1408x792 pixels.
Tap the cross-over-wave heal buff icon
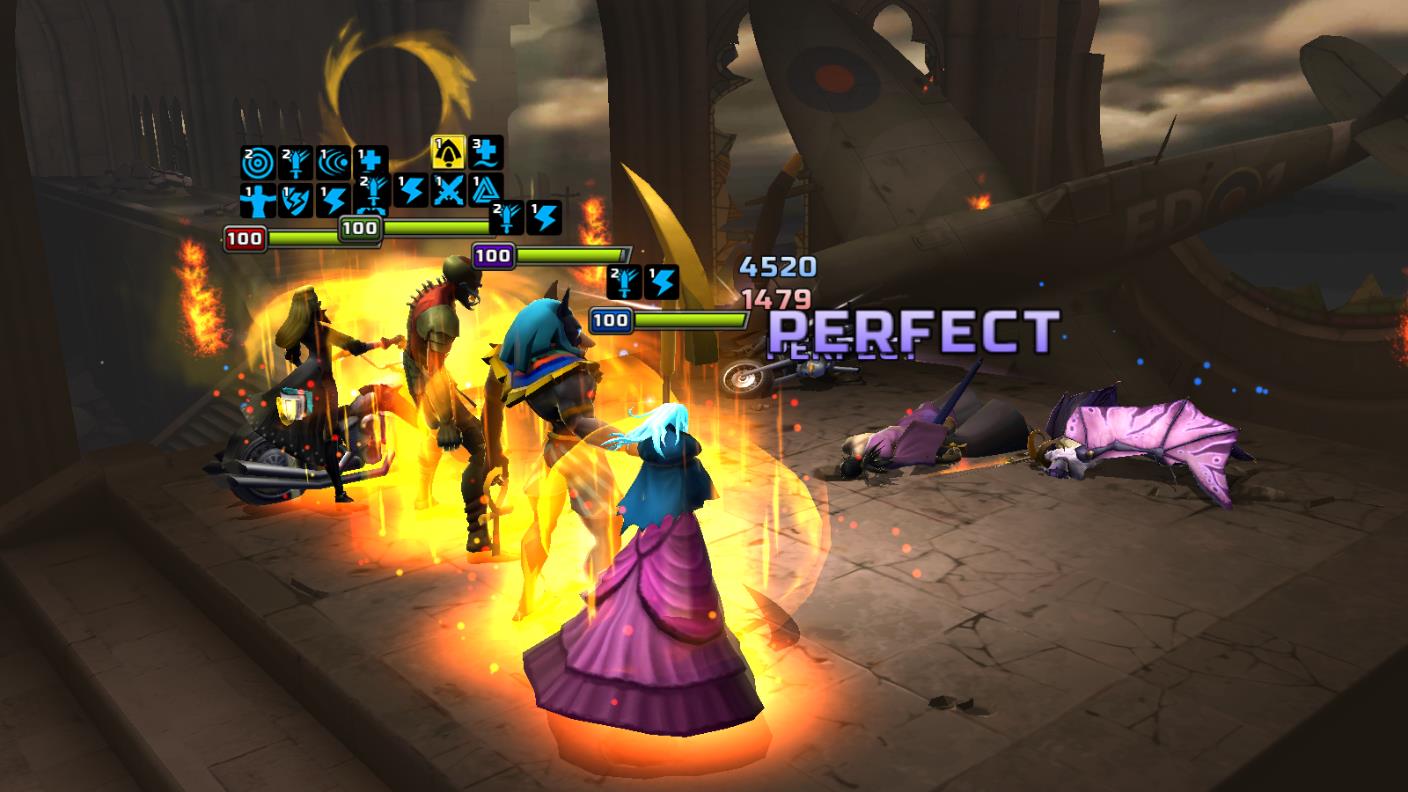[486, 152]
